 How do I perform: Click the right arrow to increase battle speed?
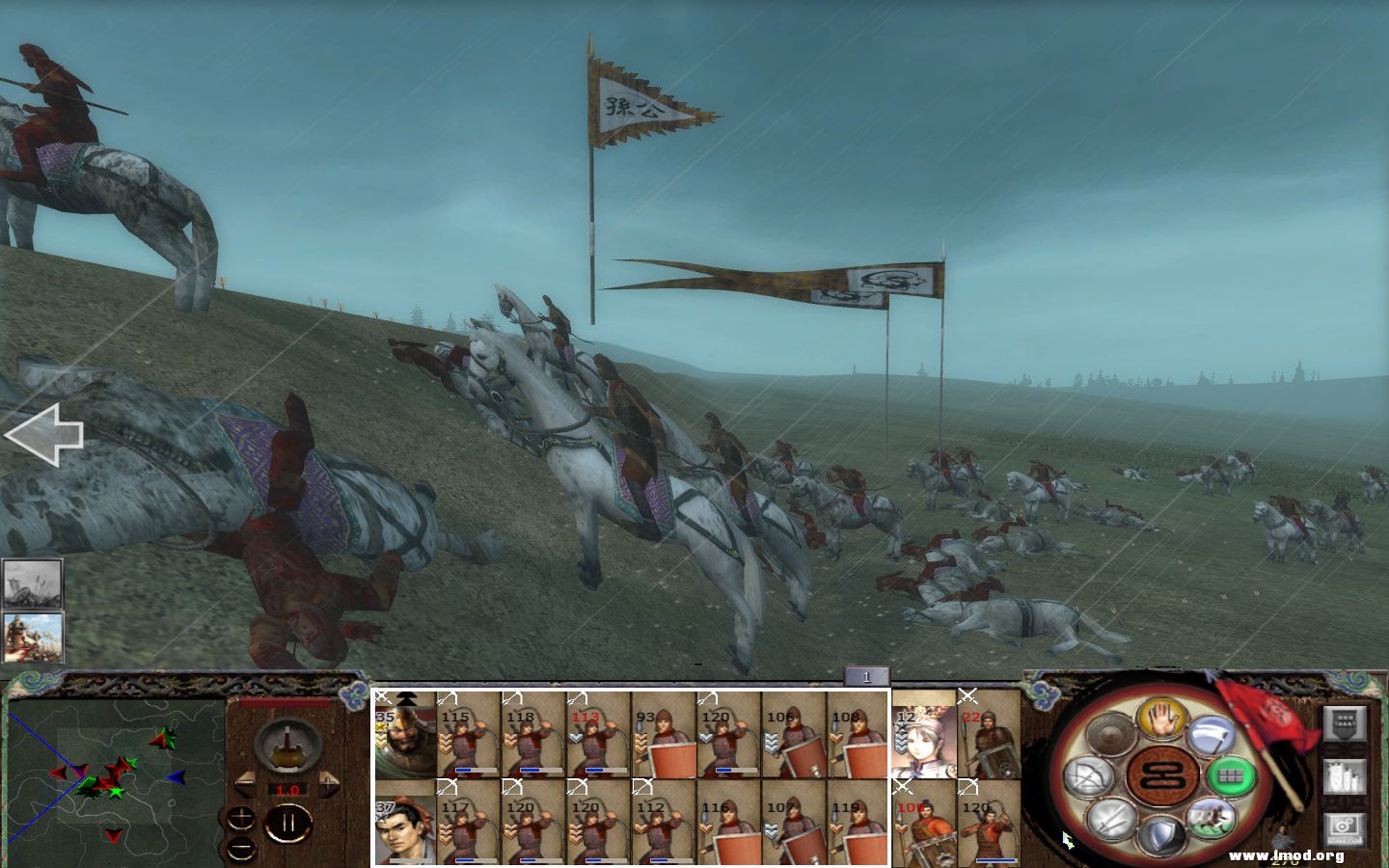pos(329,784)
